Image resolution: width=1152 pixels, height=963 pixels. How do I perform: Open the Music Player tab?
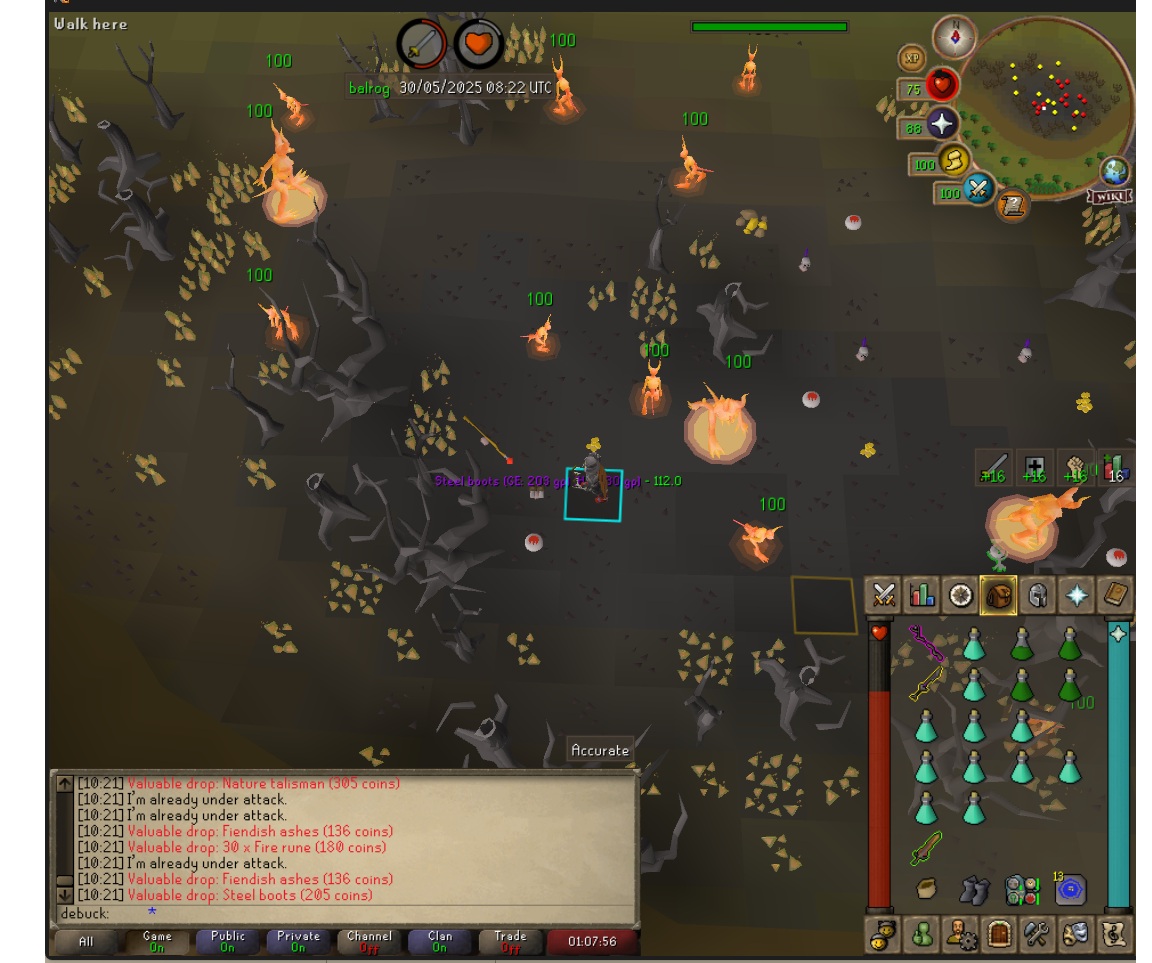pos(1114,934)
